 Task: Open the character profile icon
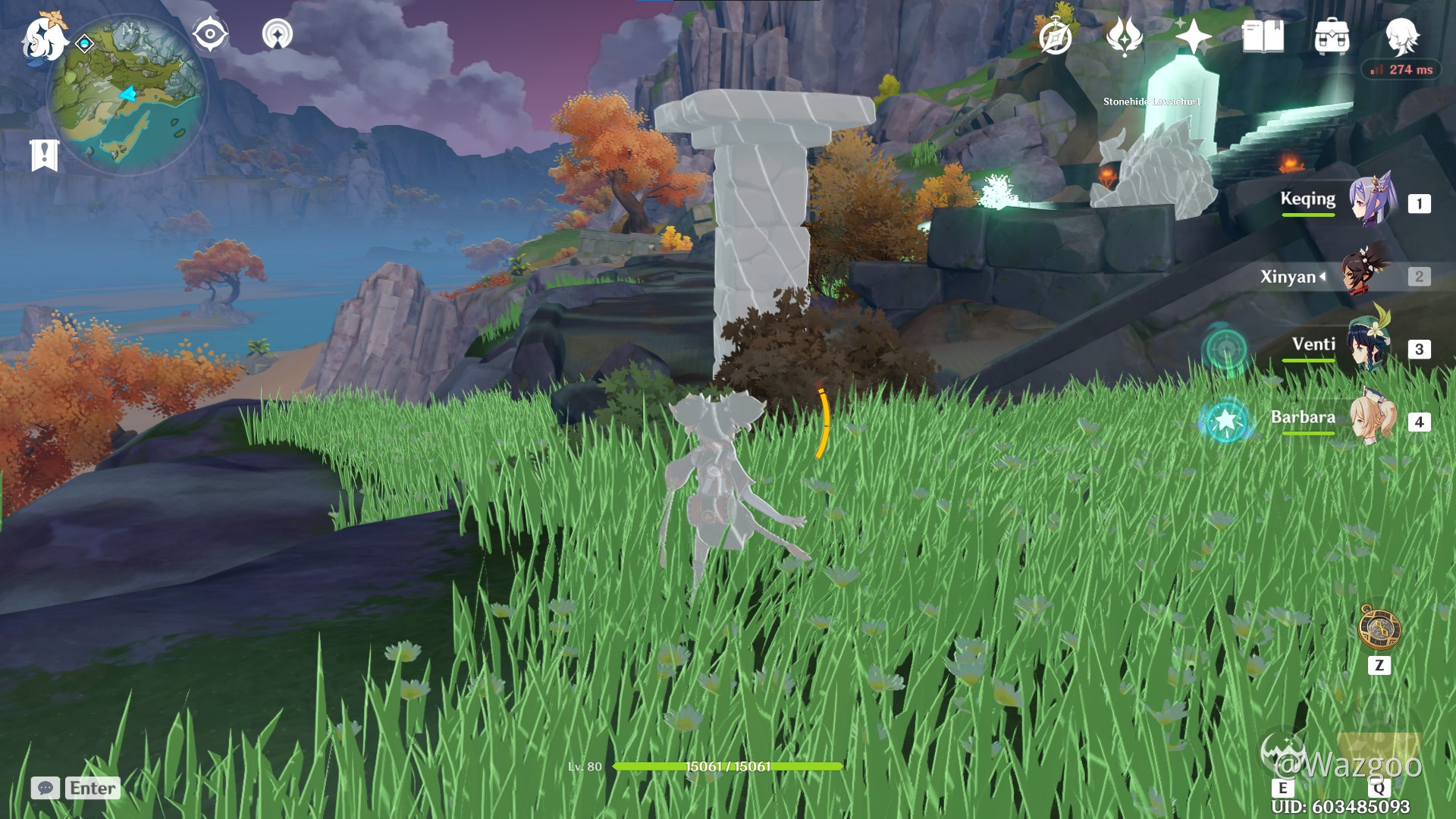coord(1401,36)
